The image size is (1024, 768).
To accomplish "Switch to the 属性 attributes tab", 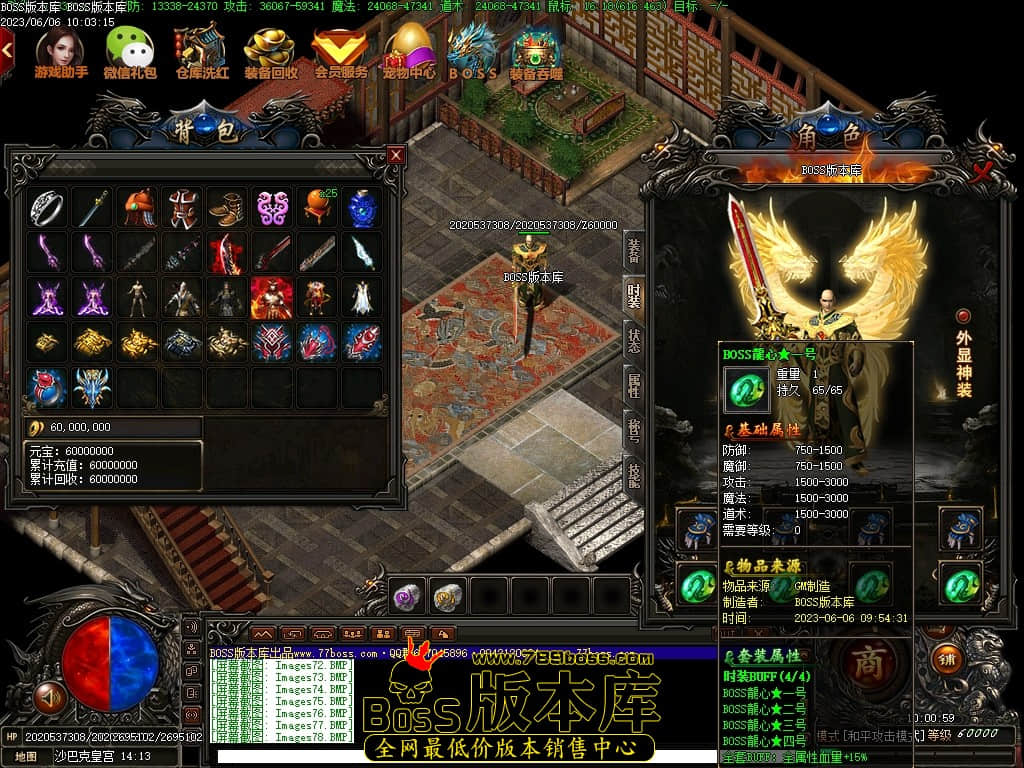I will [x=633, y=384].
